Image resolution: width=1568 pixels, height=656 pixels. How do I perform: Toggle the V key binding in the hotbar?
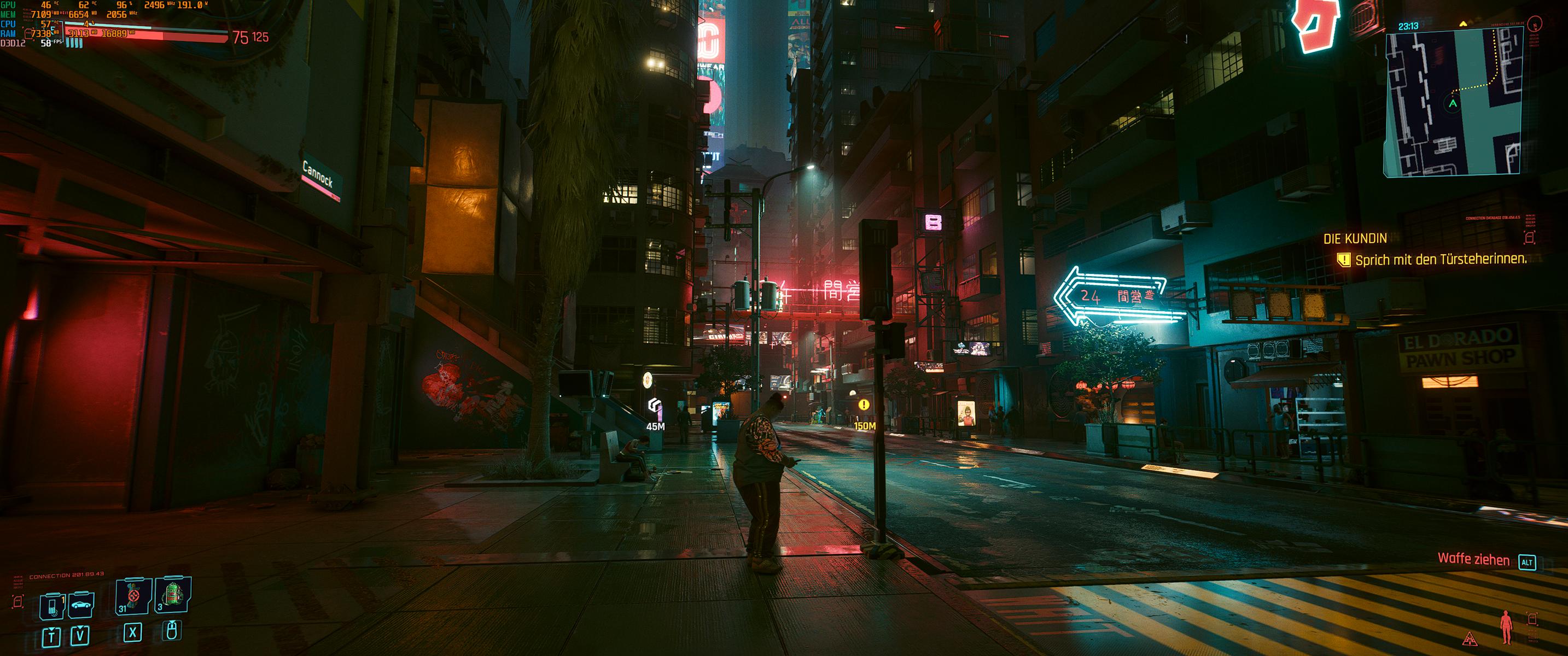point(80,636)
